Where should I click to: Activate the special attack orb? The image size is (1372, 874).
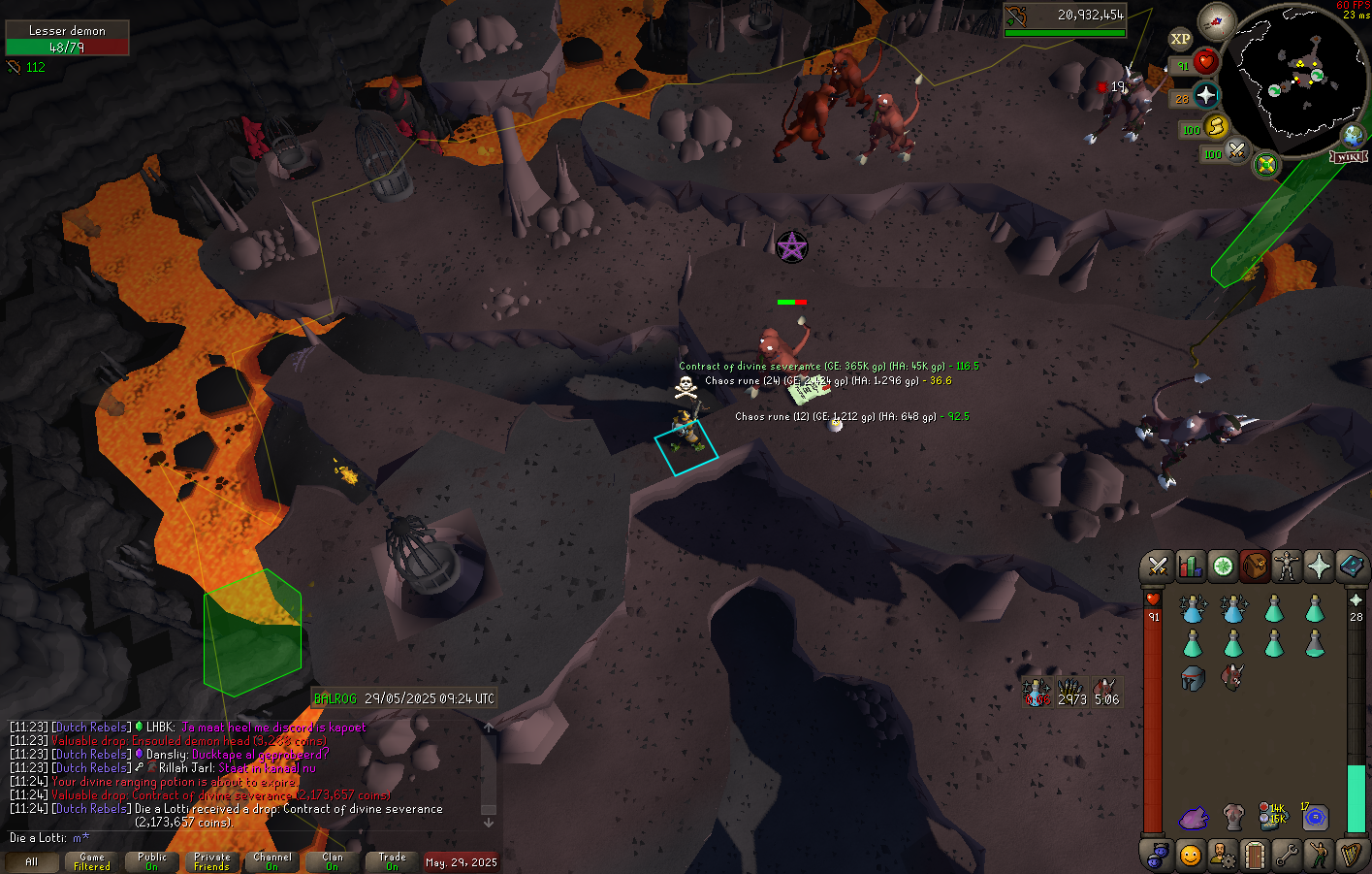pos(1236,151)
